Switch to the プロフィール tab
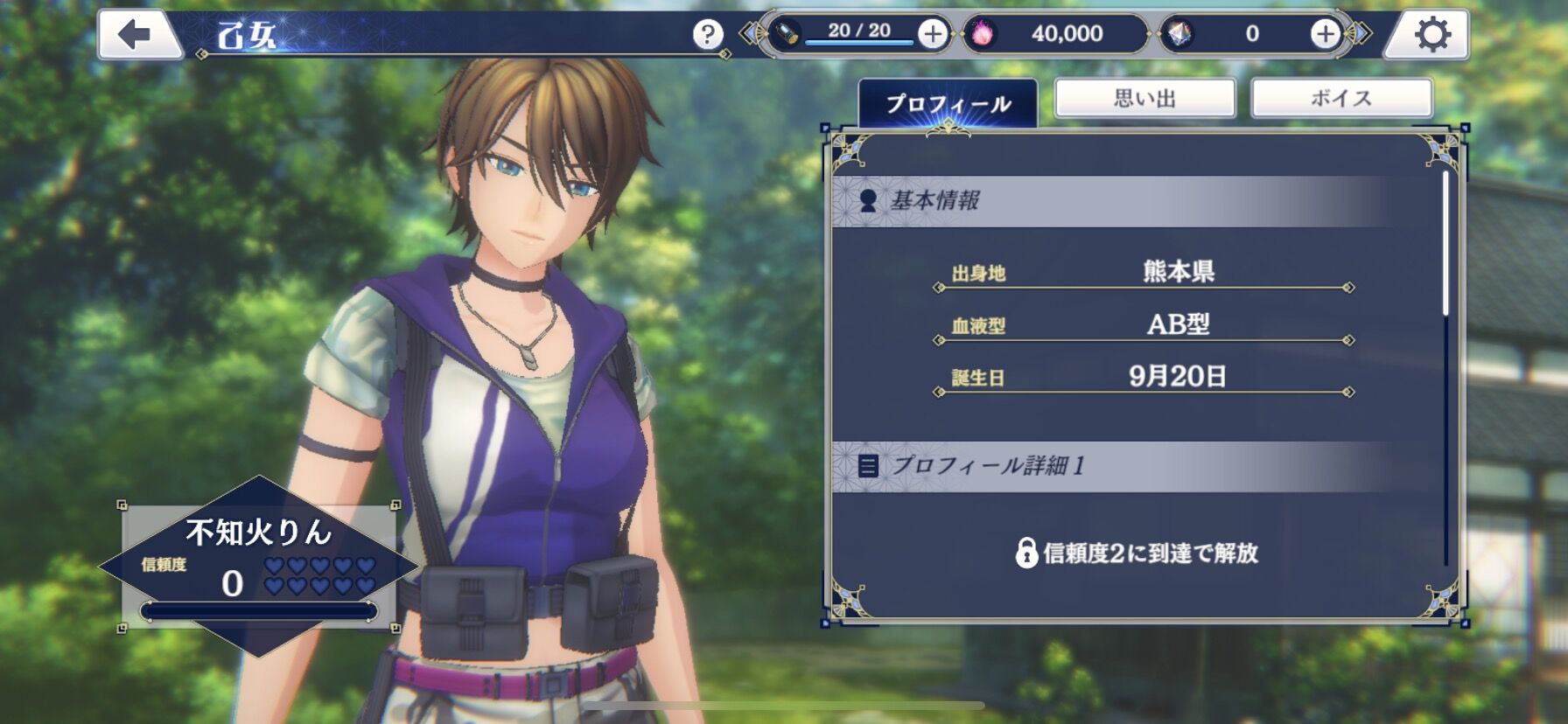This screenshot has width=1568, height=724. click(x=948, y=103)
